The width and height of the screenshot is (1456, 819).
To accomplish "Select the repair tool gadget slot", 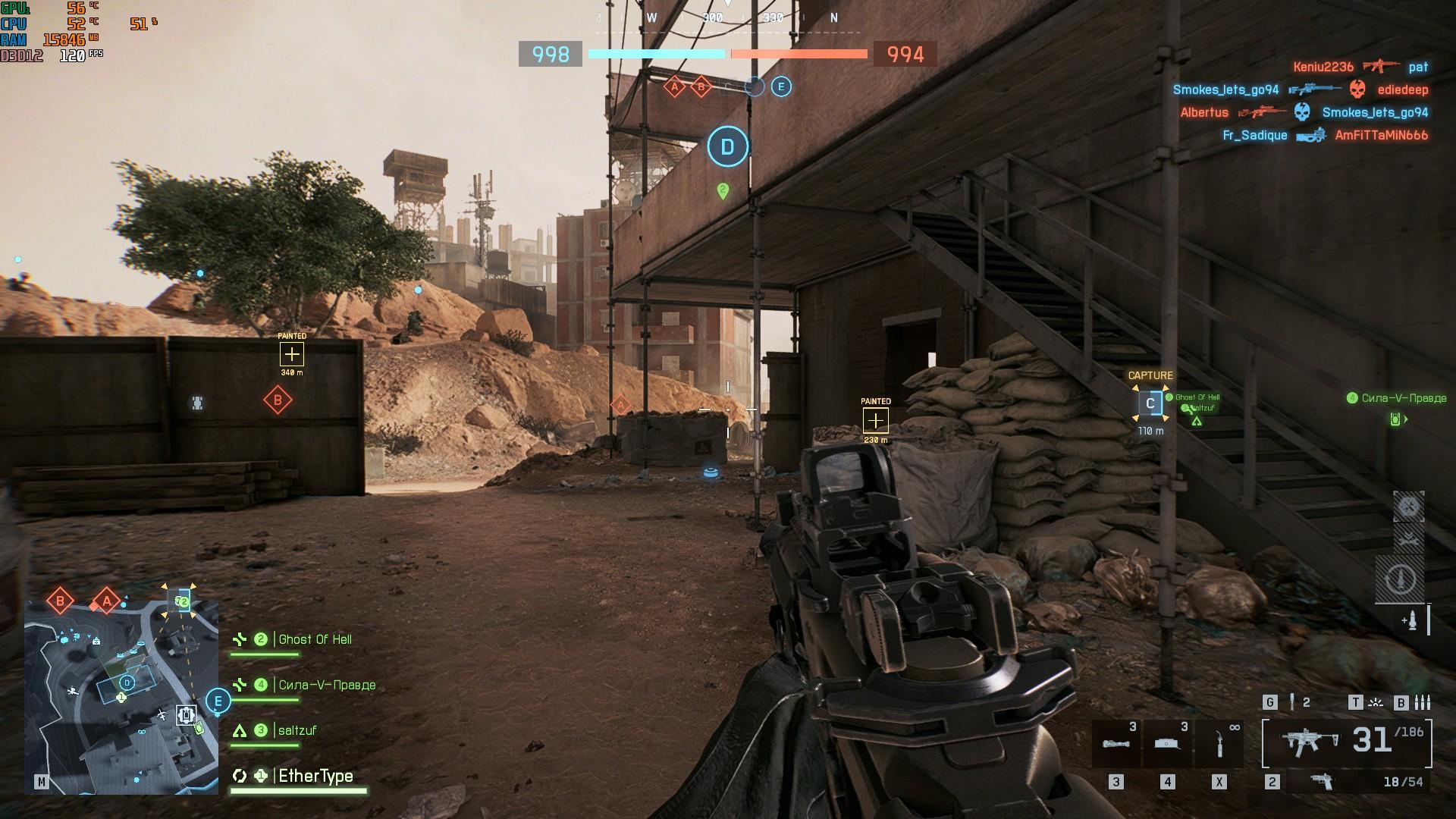I will (x=1219, y=744).
